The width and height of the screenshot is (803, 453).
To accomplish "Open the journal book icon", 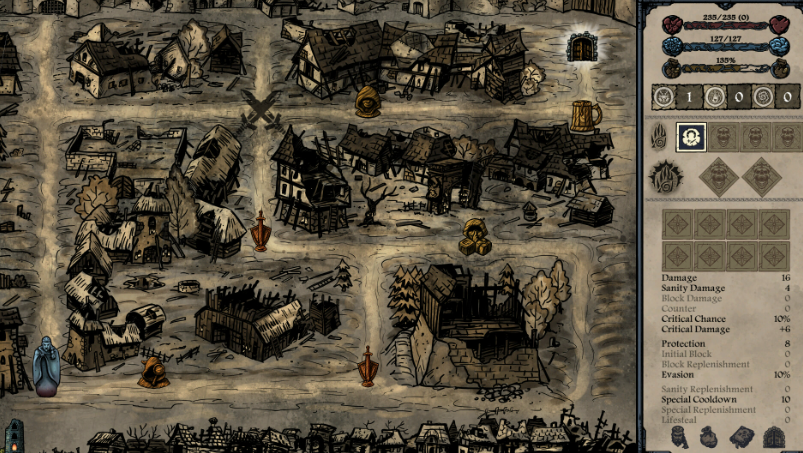I will pyautogui.click(x=740, y=437).
